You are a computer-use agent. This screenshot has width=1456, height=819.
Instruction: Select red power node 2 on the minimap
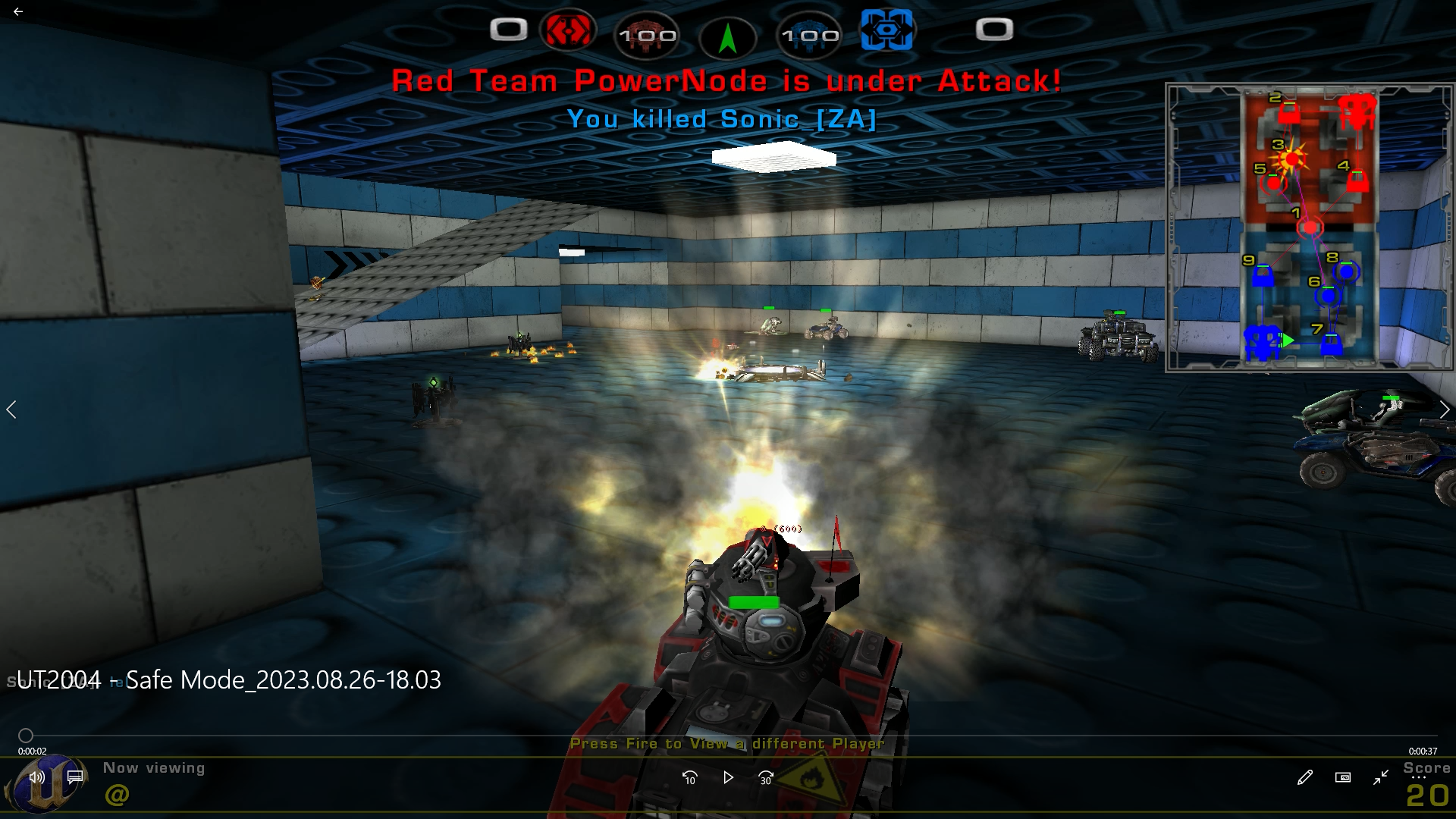pos(1288,113)
